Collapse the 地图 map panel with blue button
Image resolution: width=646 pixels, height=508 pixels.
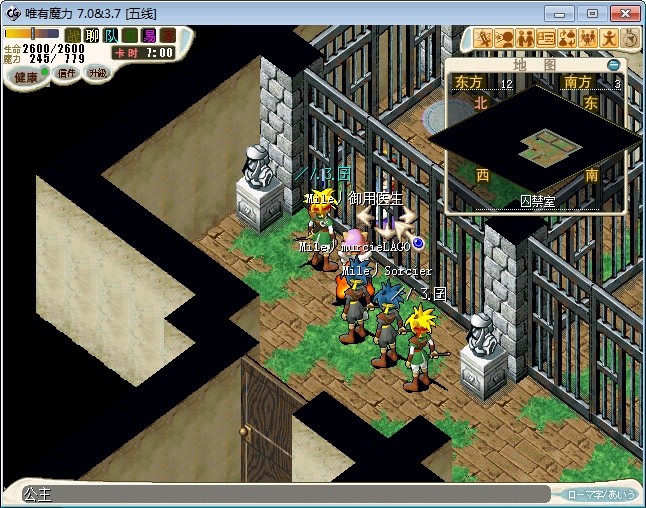614,65
